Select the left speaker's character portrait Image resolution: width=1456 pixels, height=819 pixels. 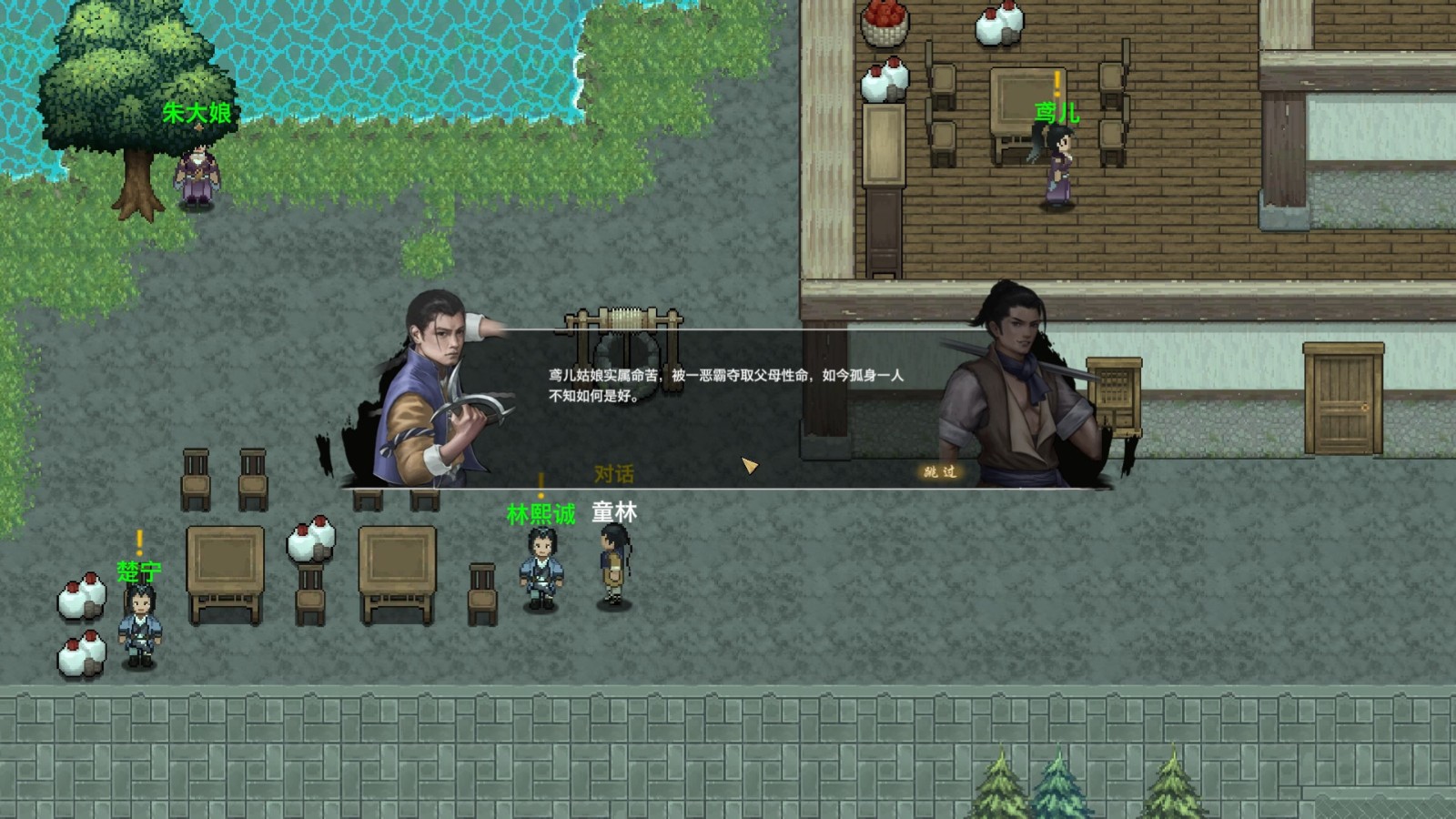[x=437, y=382]
